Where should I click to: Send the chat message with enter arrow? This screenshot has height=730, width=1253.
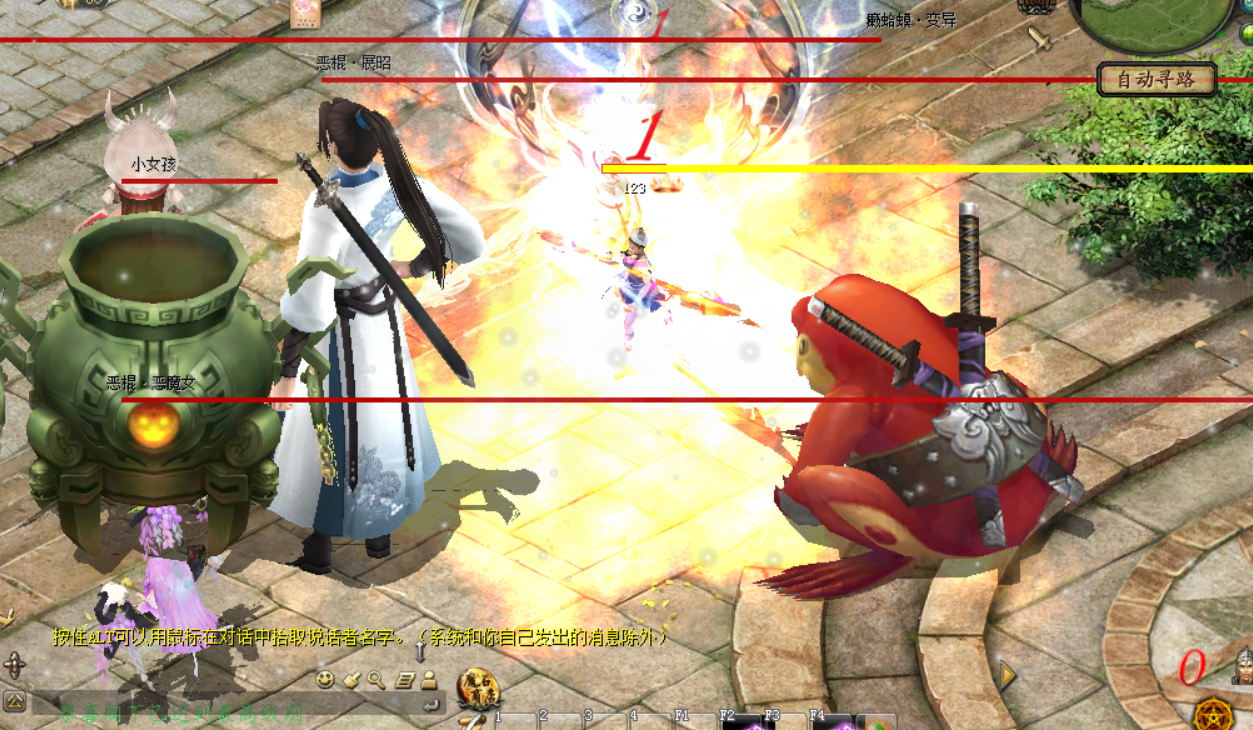click(431, 705)
